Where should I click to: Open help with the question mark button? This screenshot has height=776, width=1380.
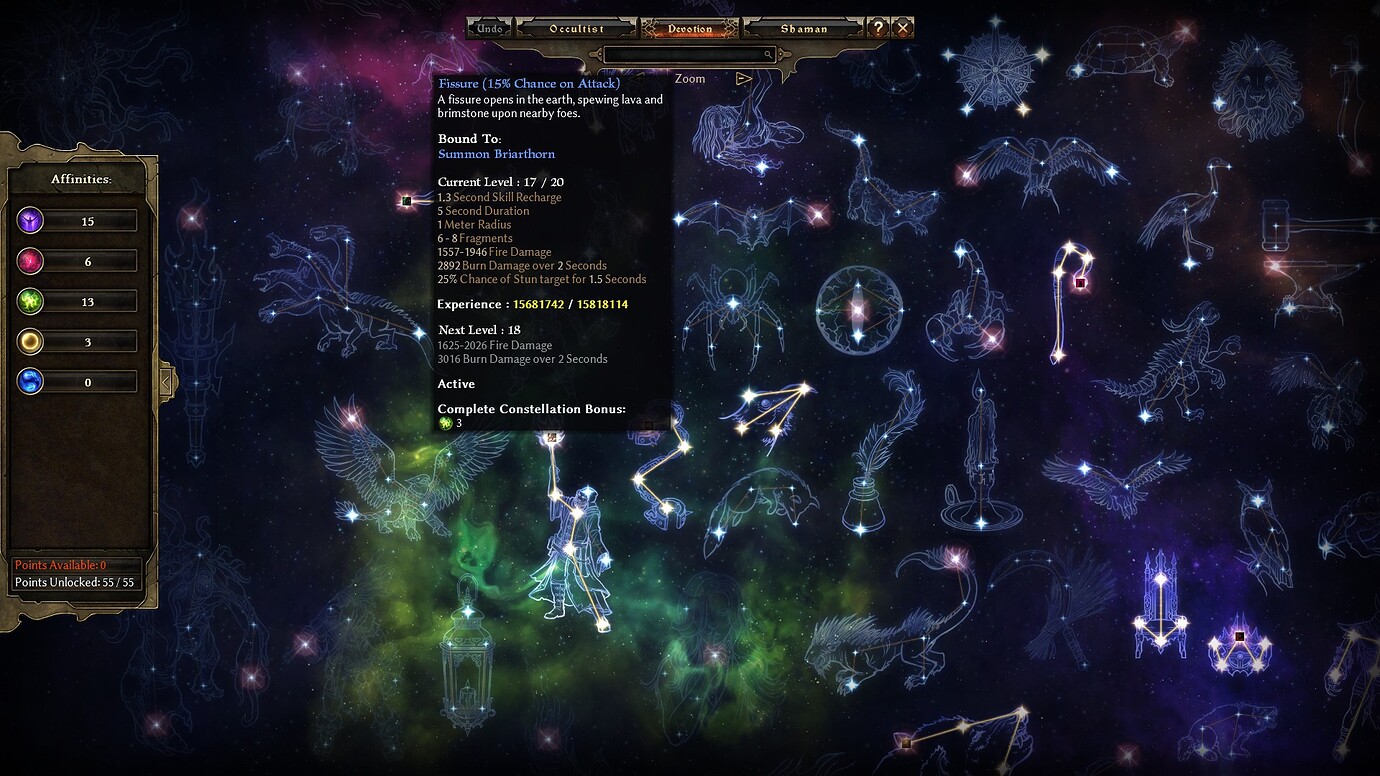point(878,28)
